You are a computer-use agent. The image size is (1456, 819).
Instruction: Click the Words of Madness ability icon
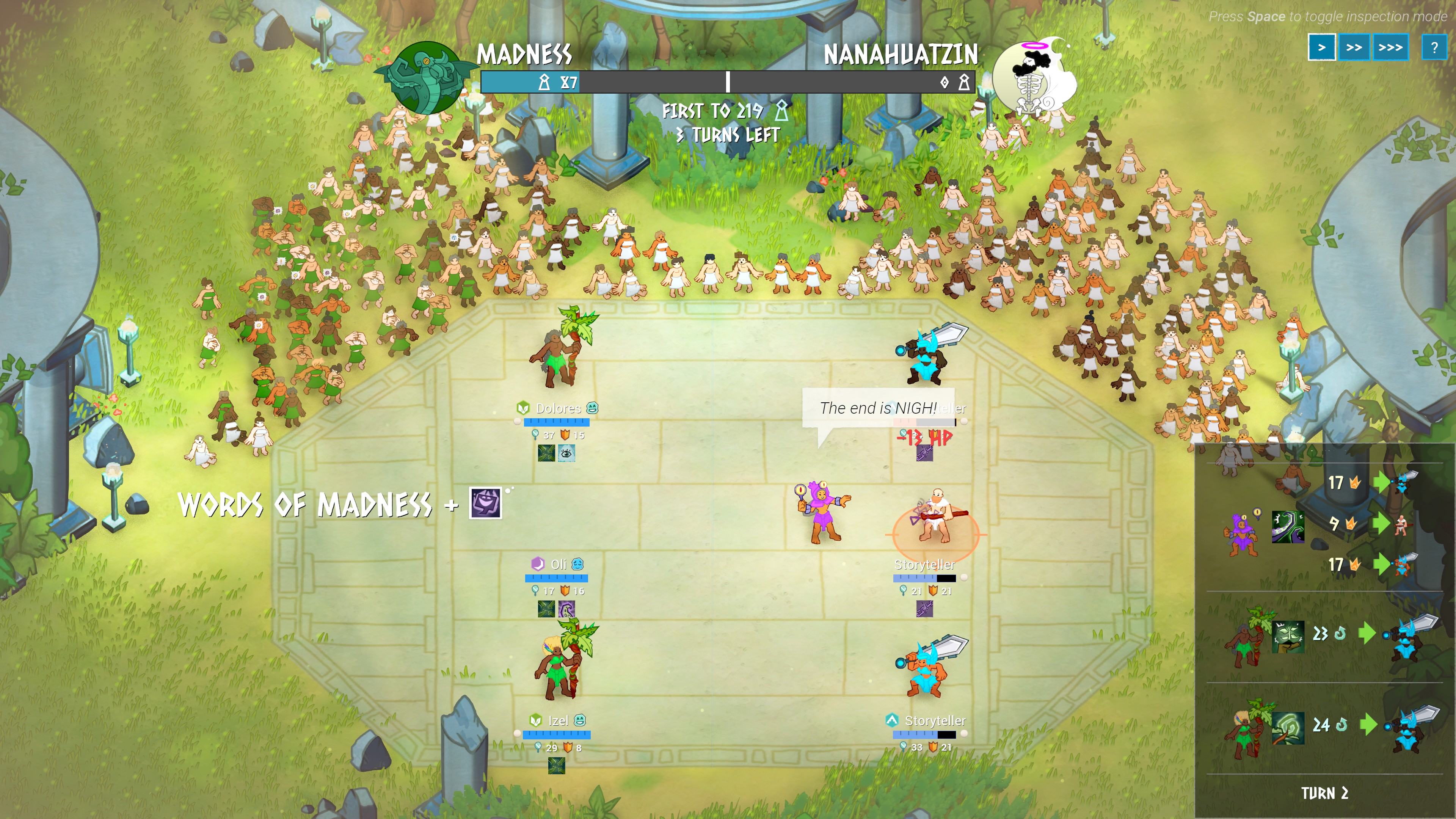[x=485, y=503]
